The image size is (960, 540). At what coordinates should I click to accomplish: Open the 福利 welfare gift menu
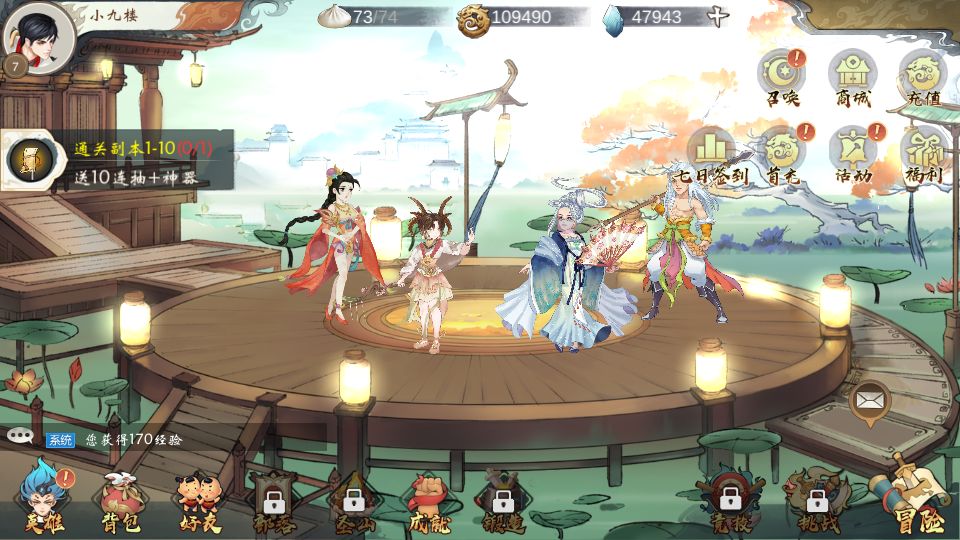coord(922,155)
